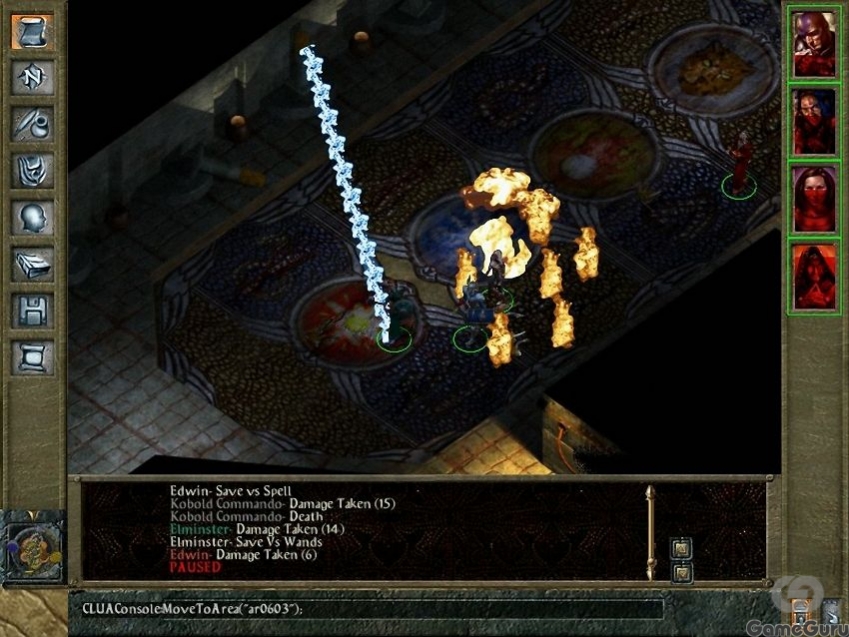
Task: Expand the message window with the up-arrow button
Action: coord(682,547)
